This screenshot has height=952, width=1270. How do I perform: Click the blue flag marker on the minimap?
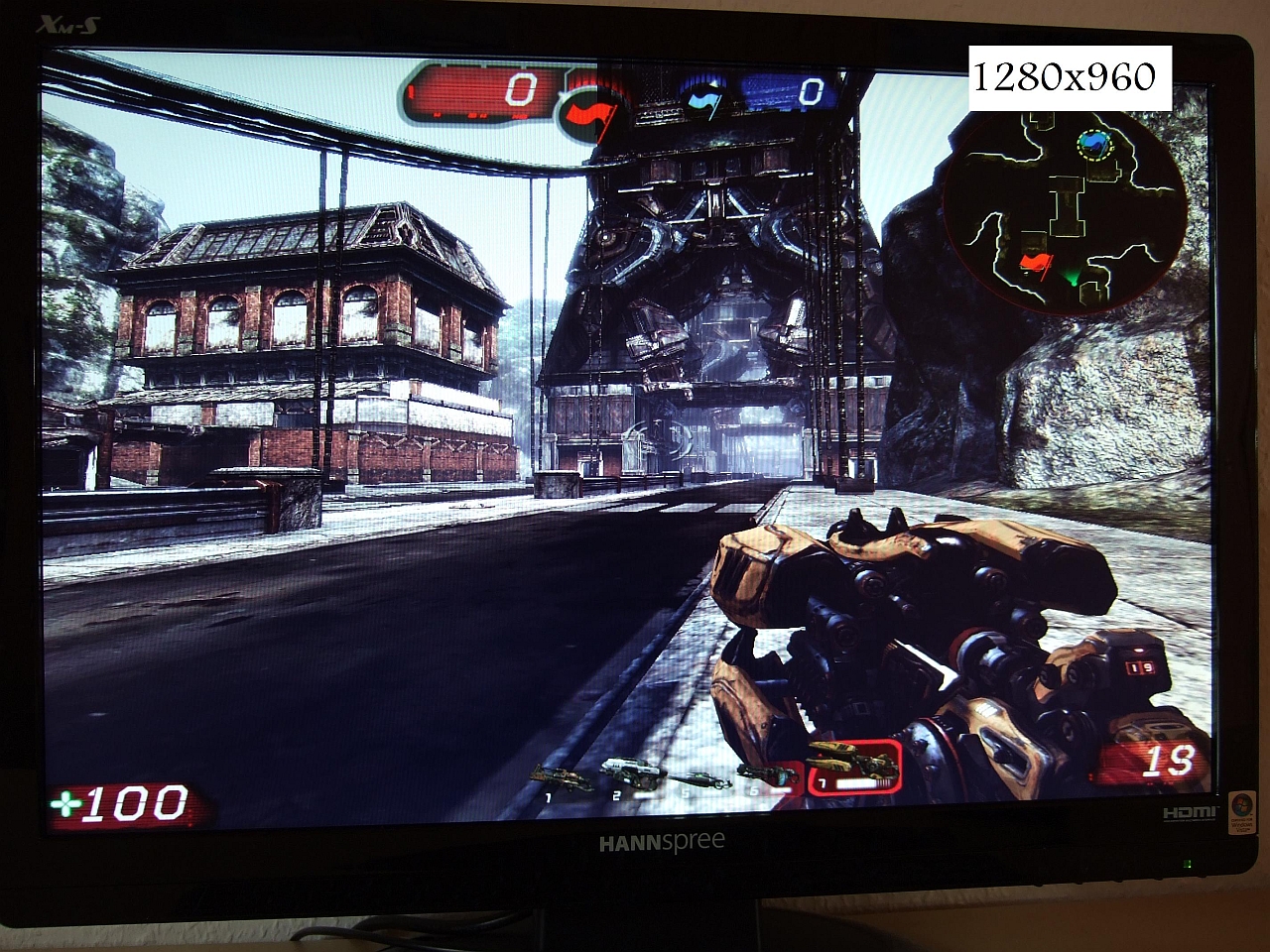tap(1093, 146)
